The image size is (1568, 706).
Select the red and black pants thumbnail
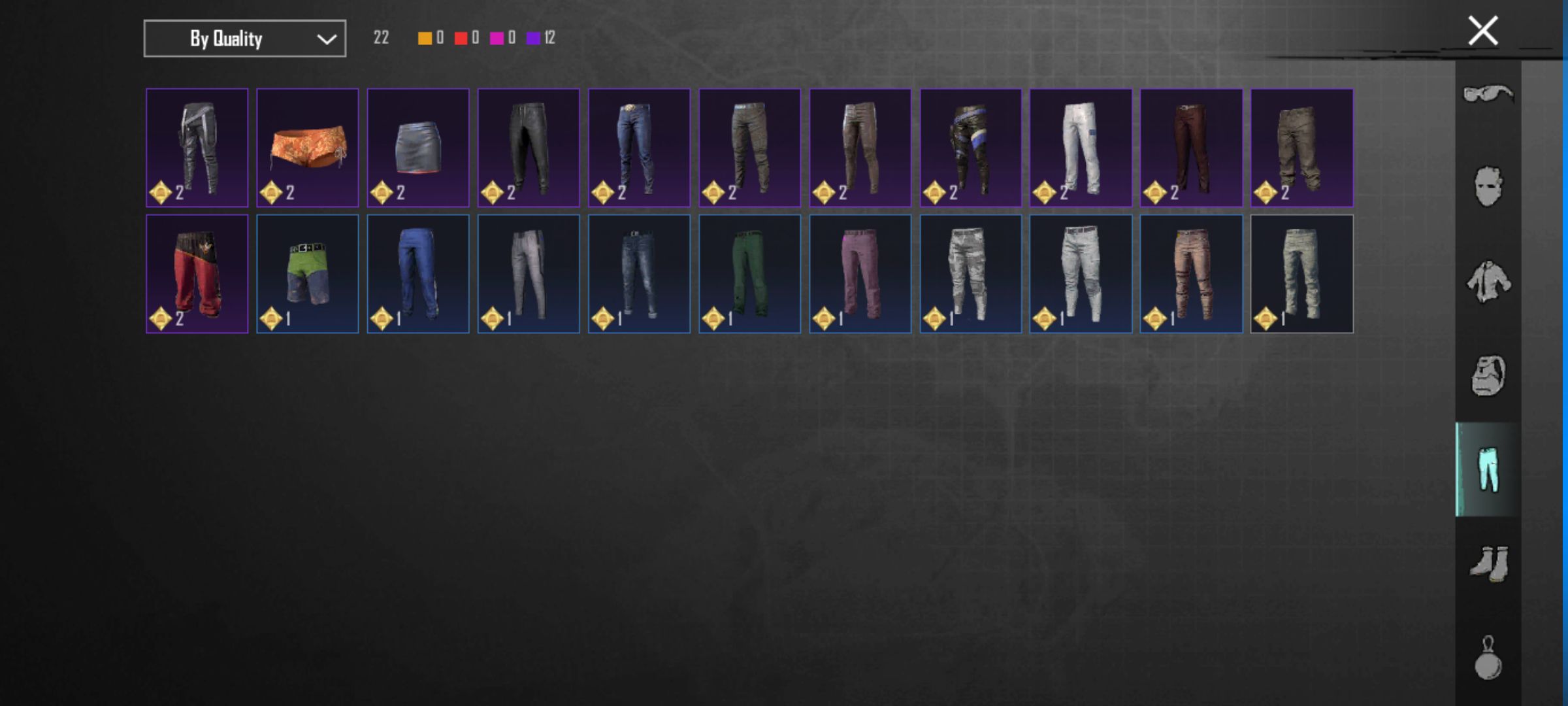click(197, 273)
